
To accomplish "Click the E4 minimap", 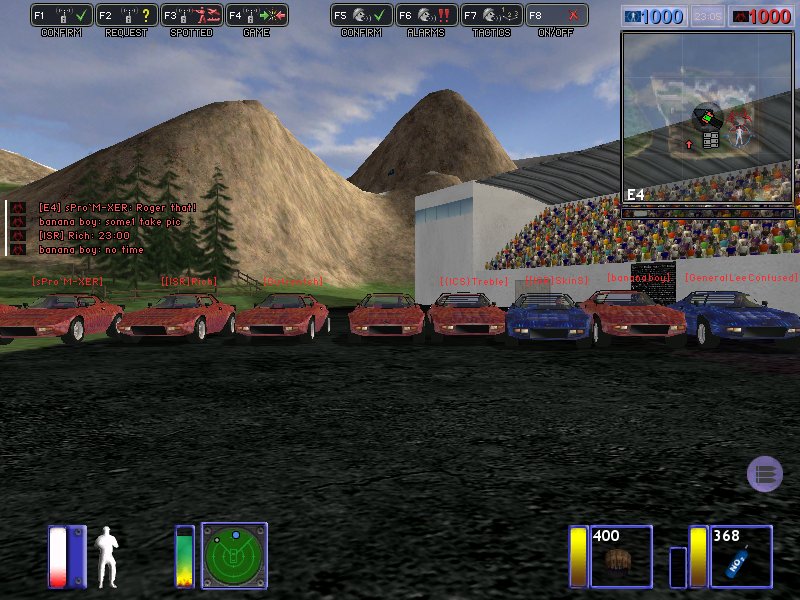I will [709, 118].
